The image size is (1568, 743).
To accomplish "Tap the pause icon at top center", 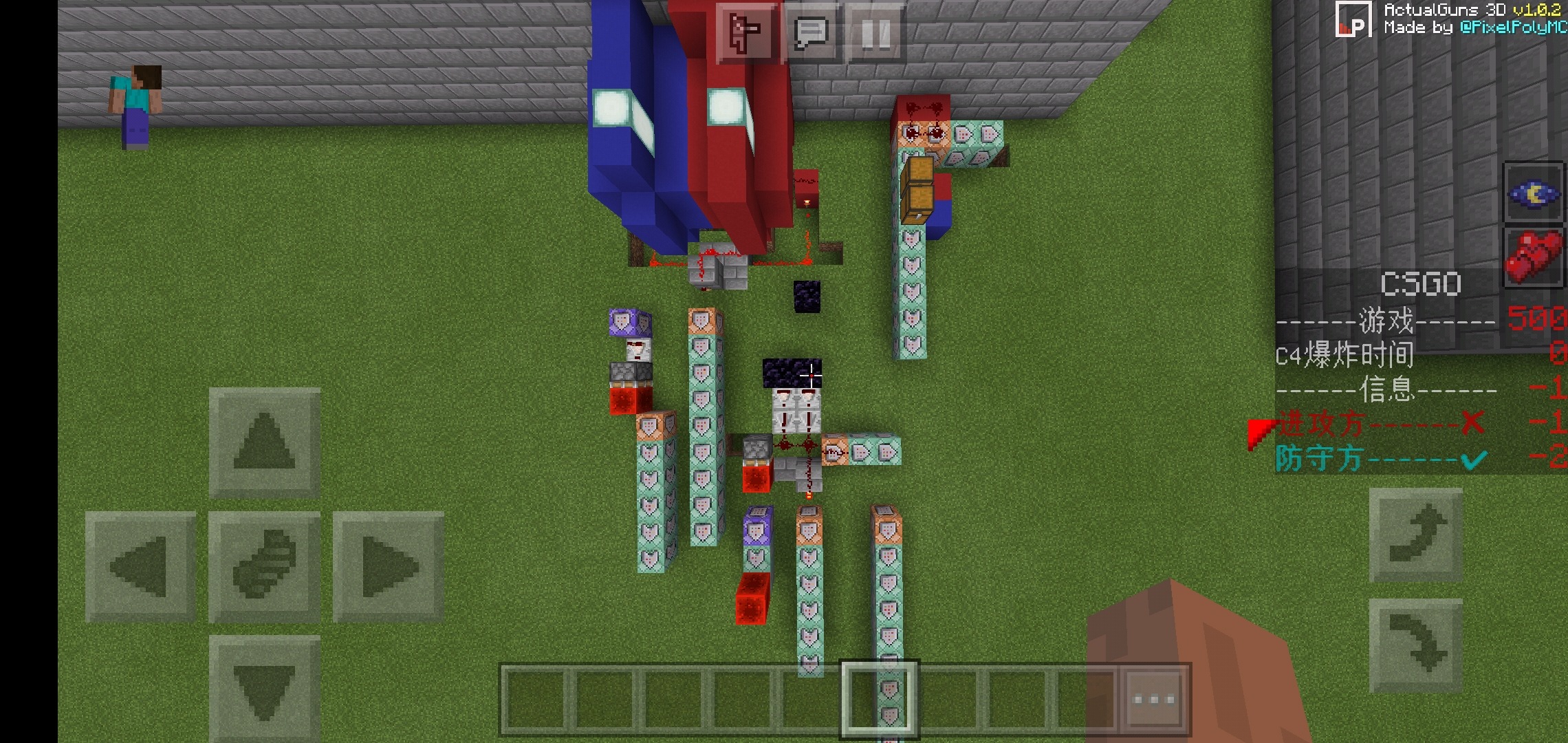I will point(876,32).
